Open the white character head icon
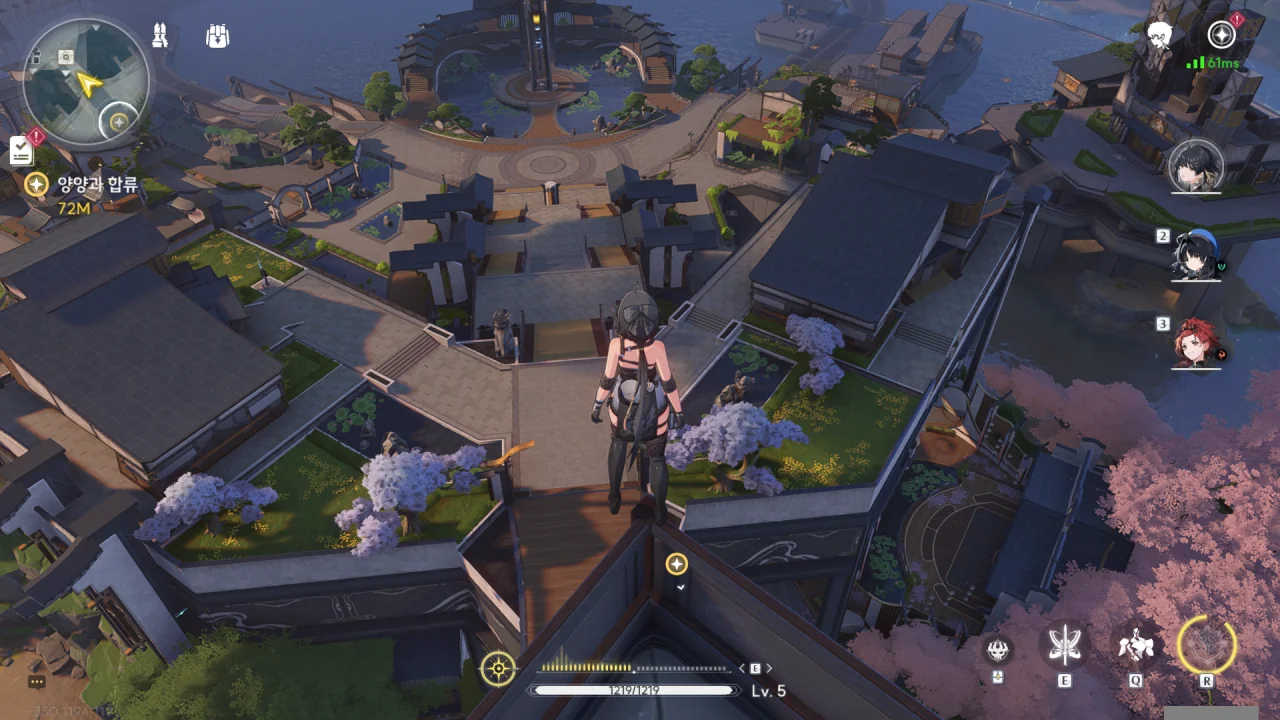The width and height of the screenshot is (1280, 720). [1160, 37]
